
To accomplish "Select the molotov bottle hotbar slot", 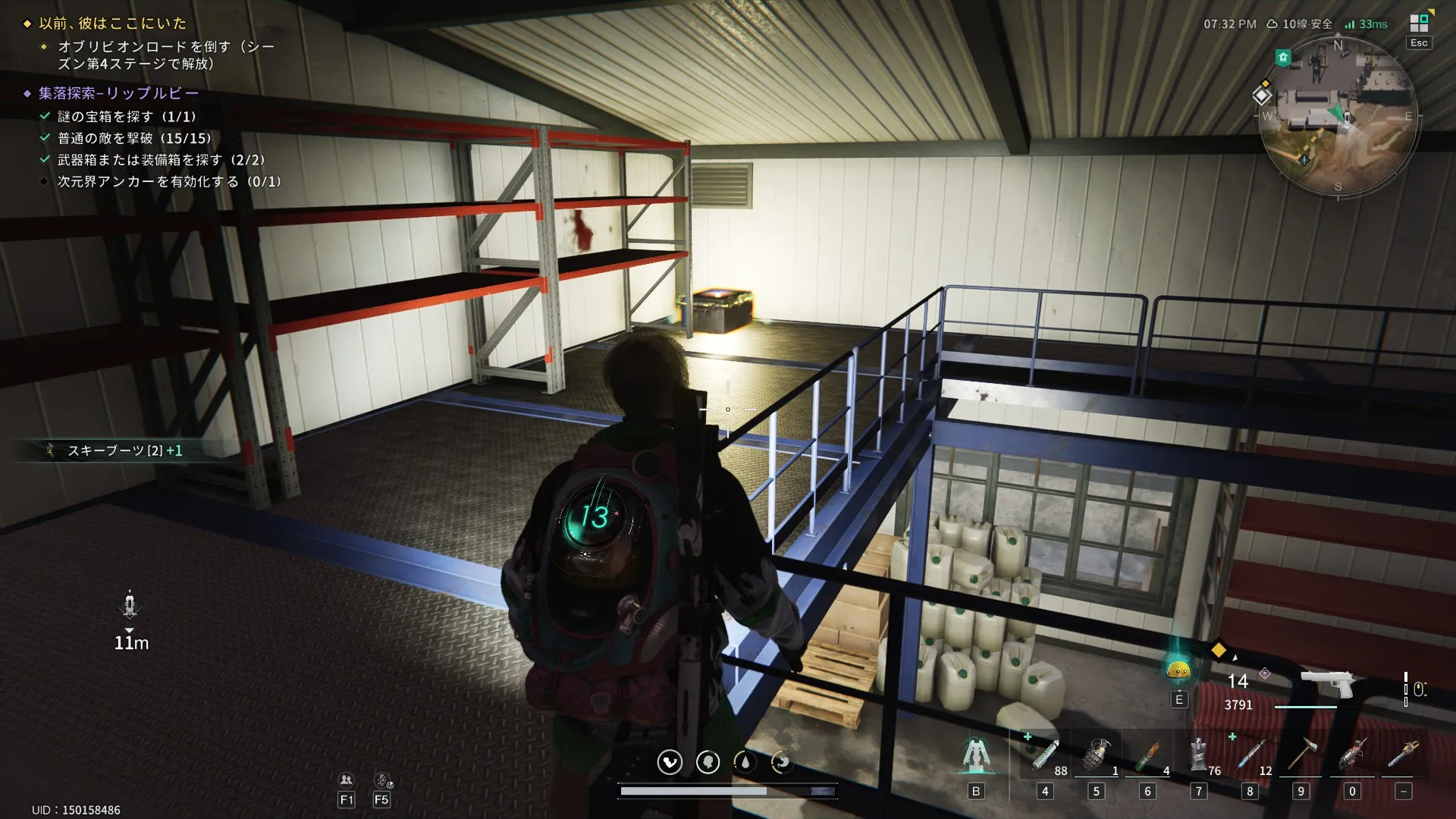I will 1147,755.
